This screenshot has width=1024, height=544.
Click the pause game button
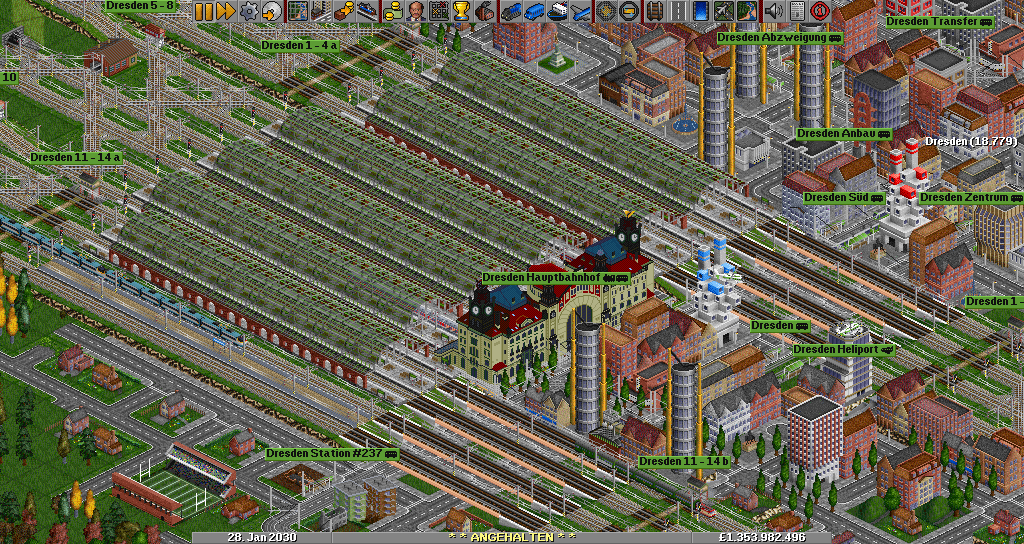click(x=203, y=11)
